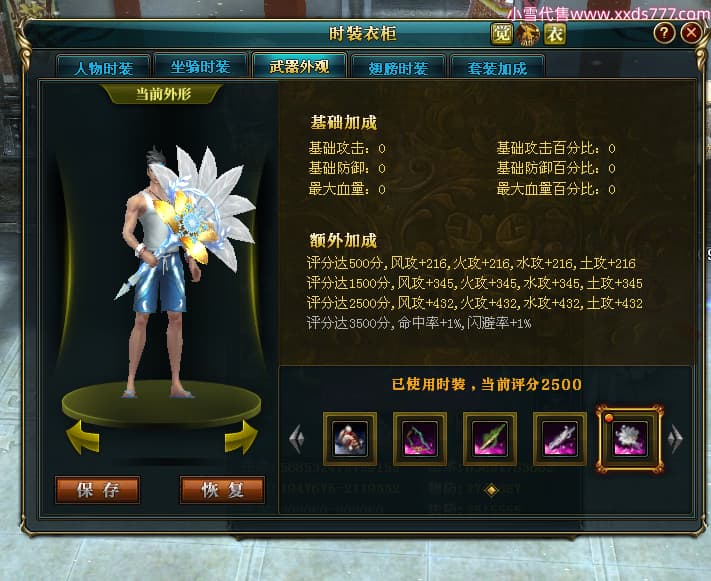Choose the green bow weapon skin
711x581 pixels.
pyautogui.click(x=420, y=437)
